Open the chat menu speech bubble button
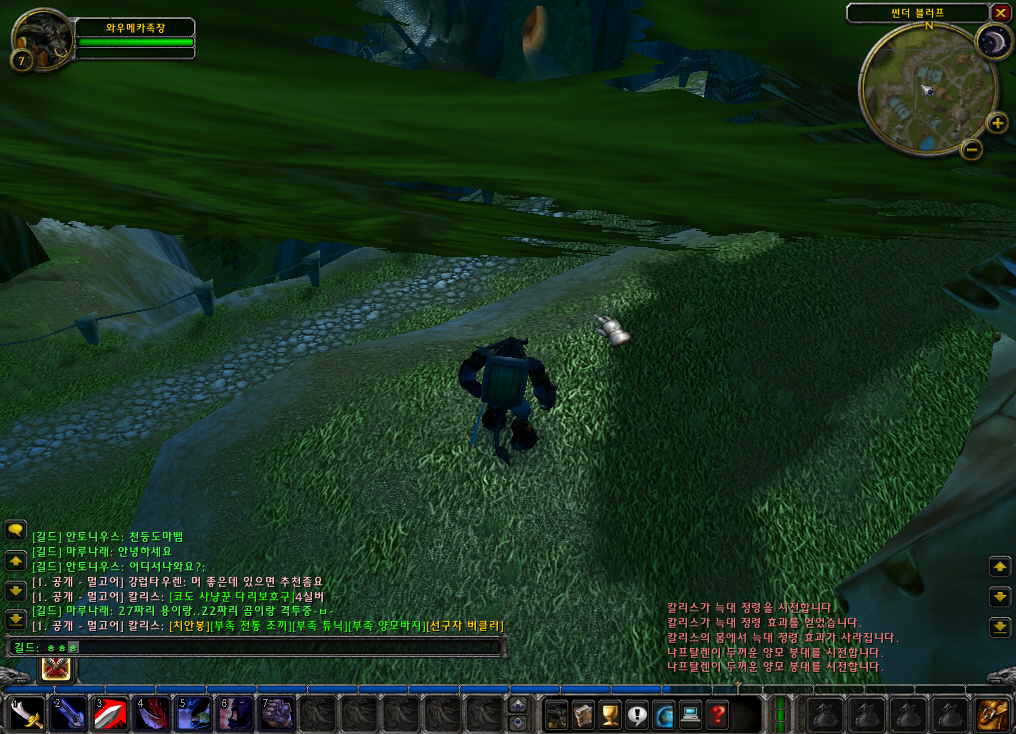This screenshot has height=734, width=1016. pos(15,529)
